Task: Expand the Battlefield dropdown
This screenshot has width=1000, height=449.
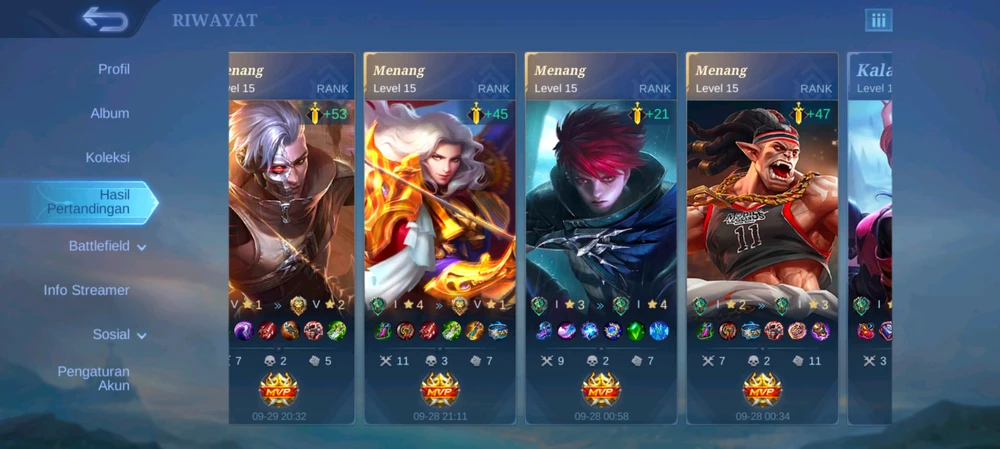Action: click(x=107, y=246)
